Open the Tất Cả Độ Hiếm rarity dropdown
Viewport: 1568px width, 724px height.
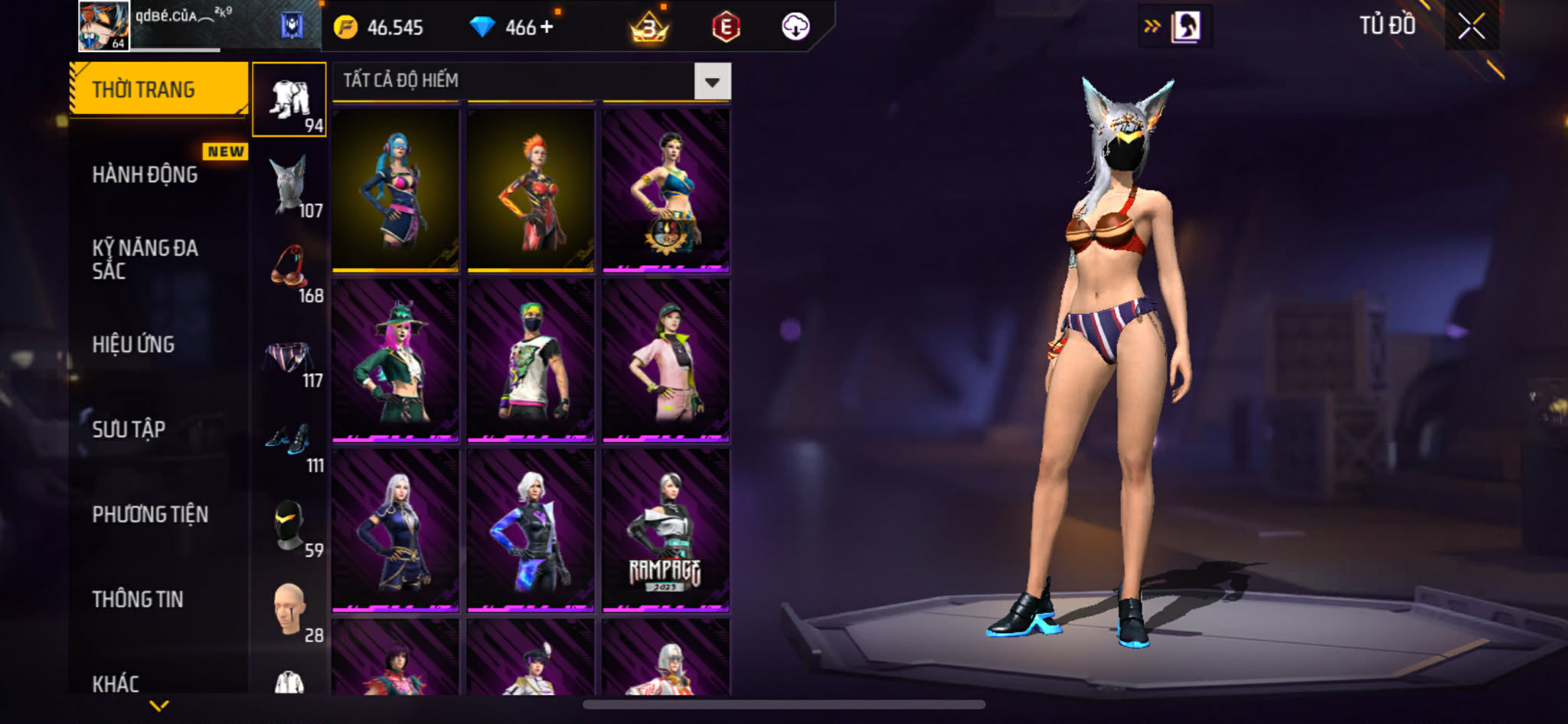[711, 81]
